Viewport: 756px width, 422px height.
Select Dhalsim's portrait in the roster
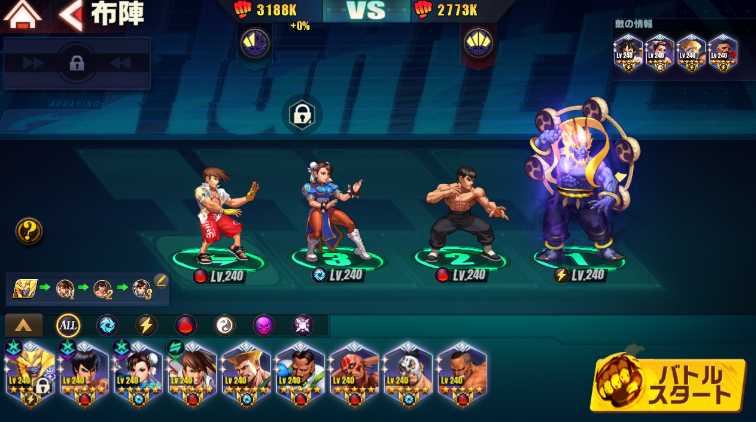click(354, 376)
